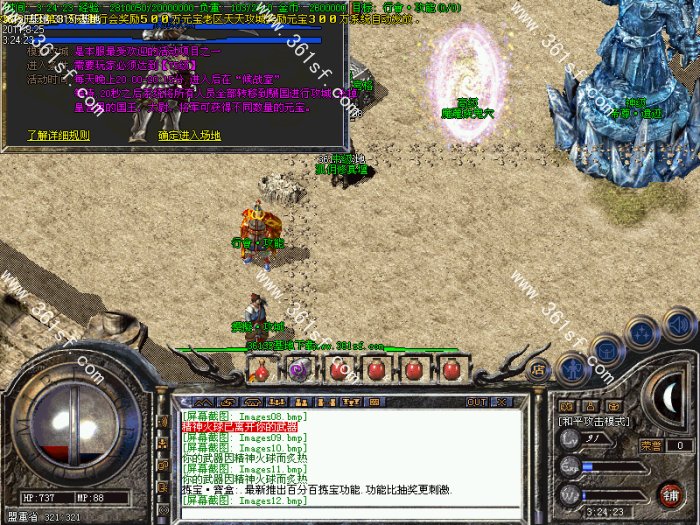Open the leftmost small icon above attack mode
Image resolution: width=700 pixels, height=525 pixels.
pyautogui.click(x=564, y=407)
